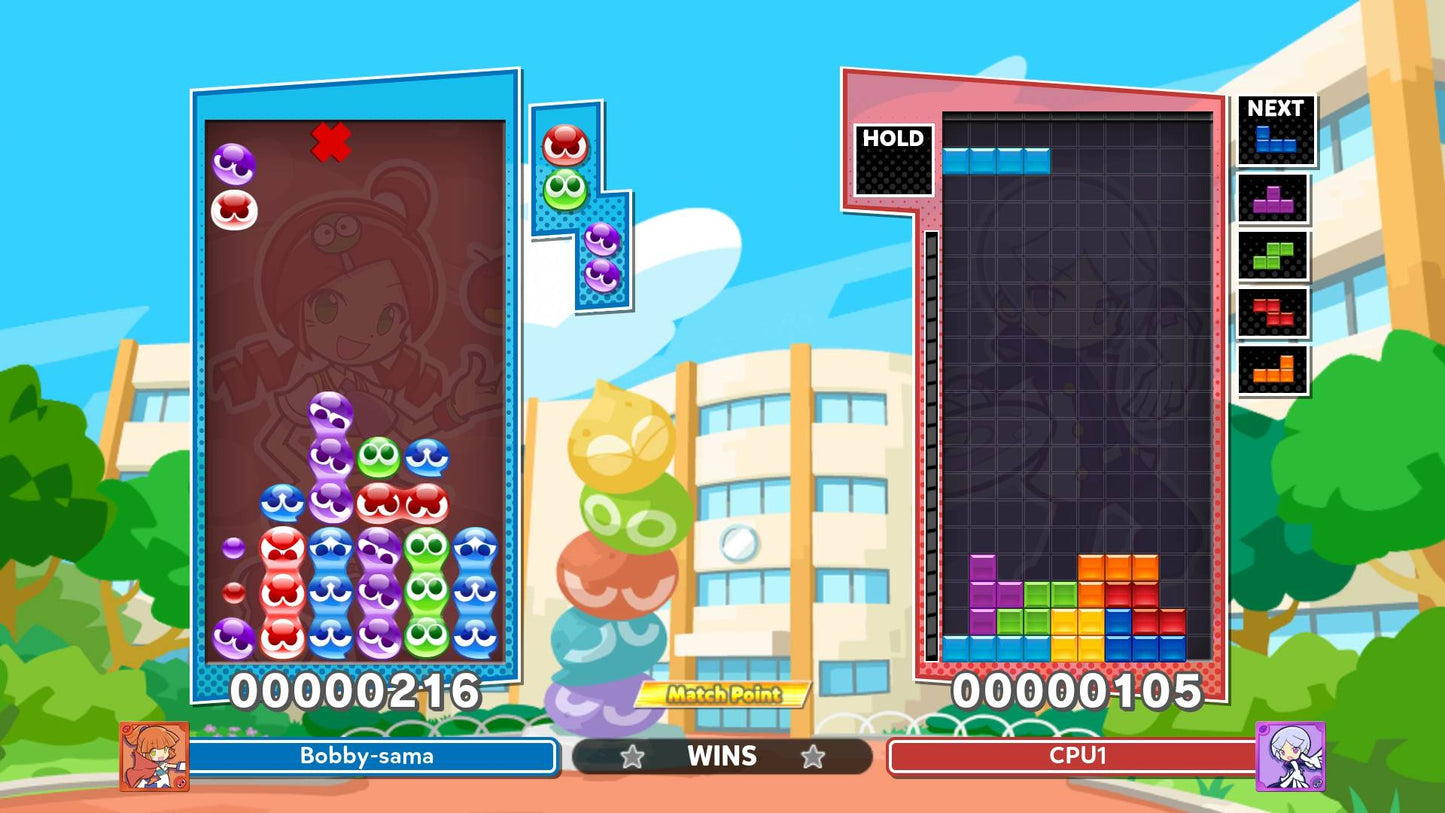Click the HOLD box on the Tetris board
Screen dimensions: 1445x813
point(893,160)
